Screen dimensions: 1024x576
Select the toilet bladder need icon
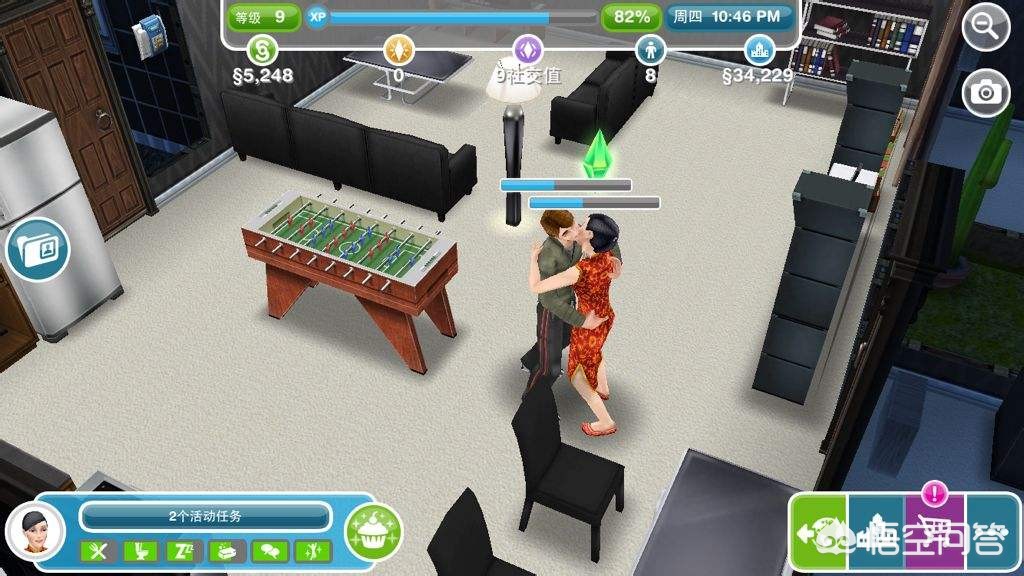(141, 550)
